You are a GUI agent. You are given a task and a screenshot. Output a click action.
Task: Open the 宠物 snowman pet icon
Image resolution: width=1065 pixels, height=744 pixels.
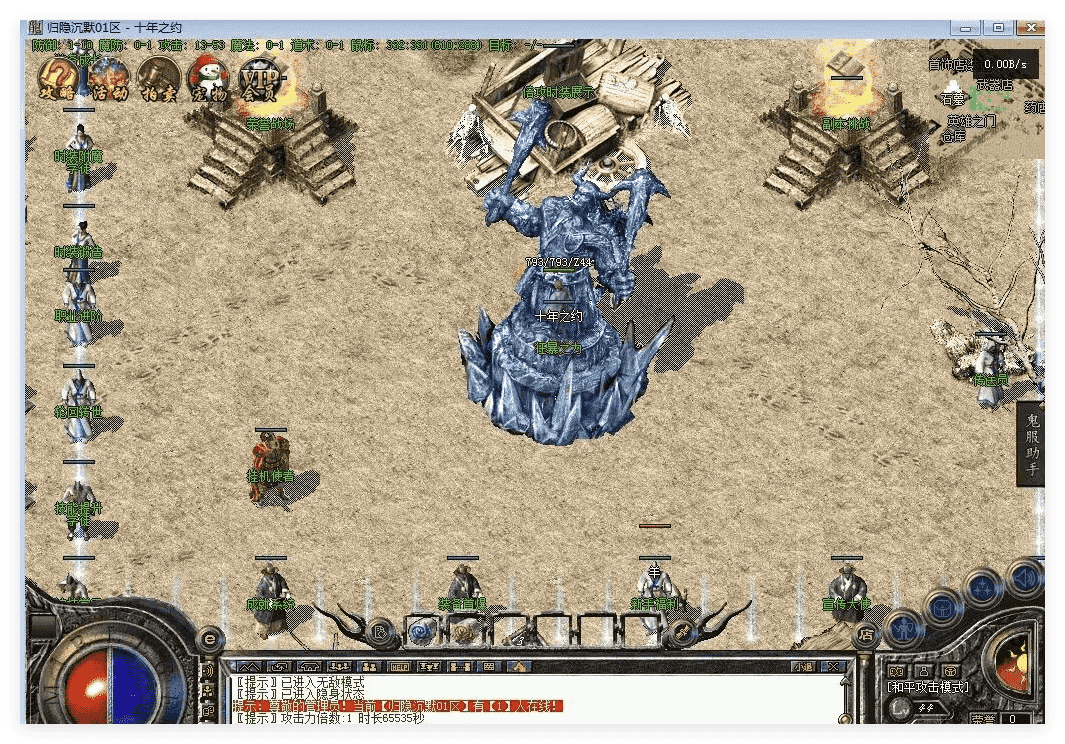coord(209,79)
